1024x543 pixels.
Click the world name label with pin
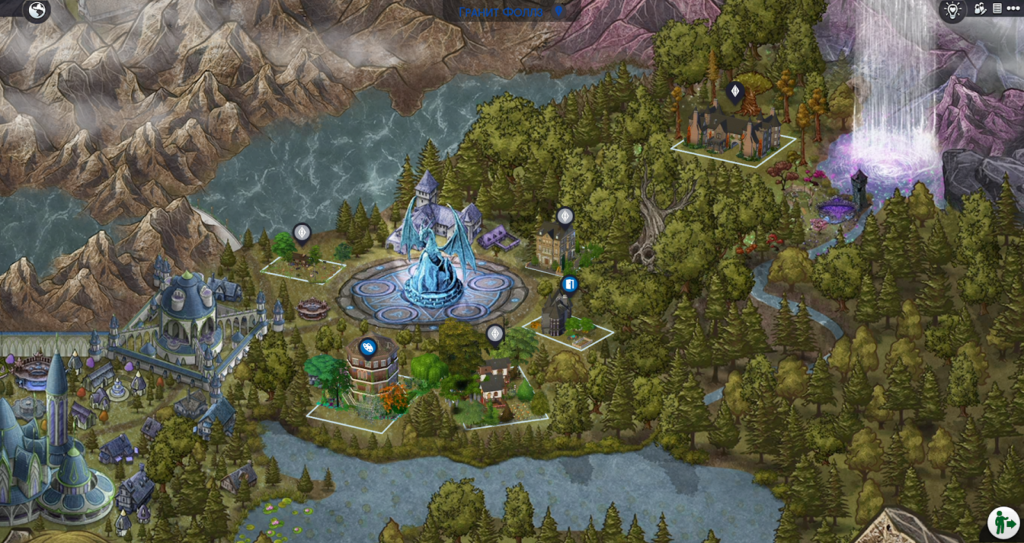pos(511,11)
